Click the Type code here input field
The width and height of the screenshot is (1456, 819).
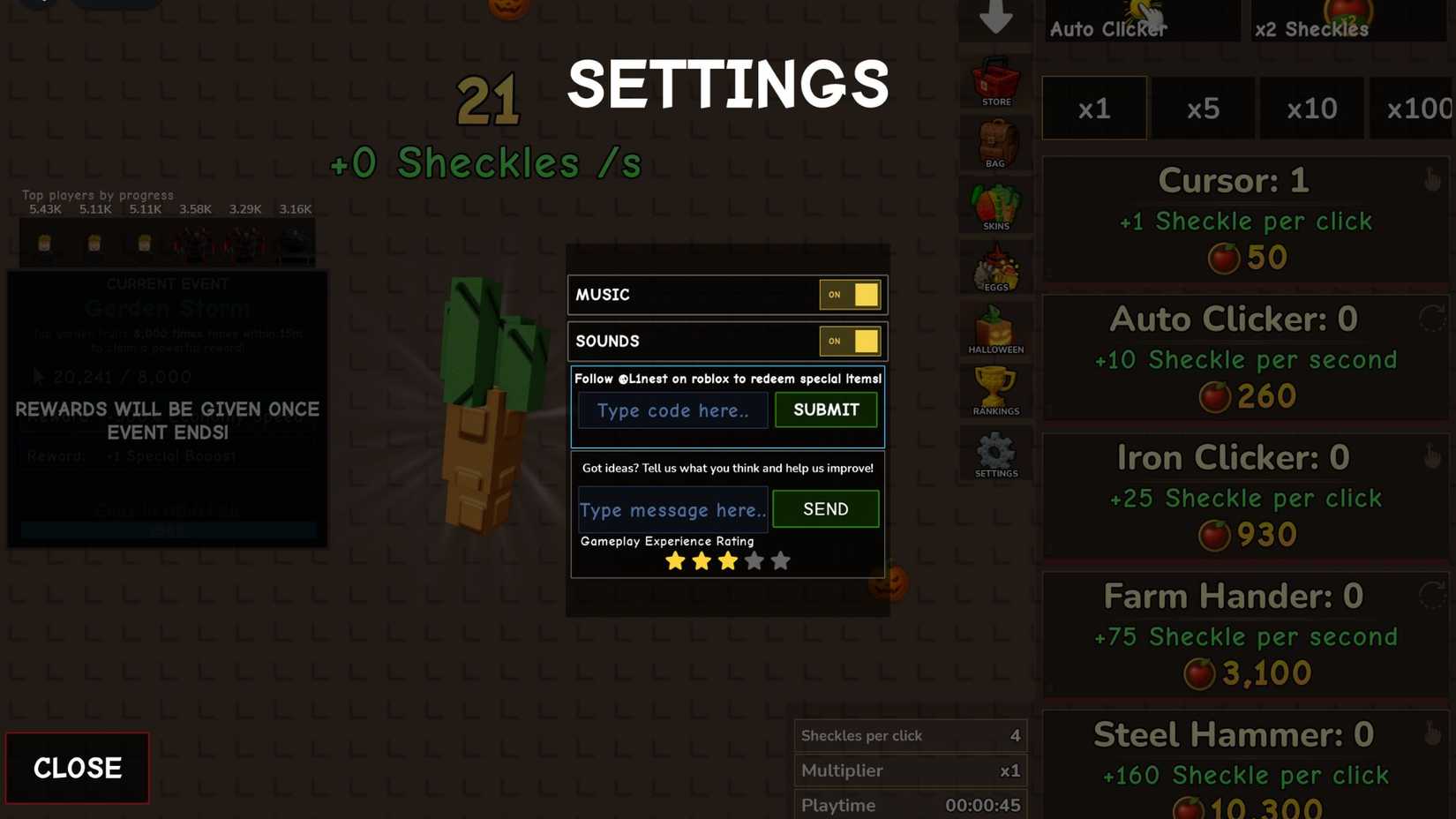coord(672,410)
